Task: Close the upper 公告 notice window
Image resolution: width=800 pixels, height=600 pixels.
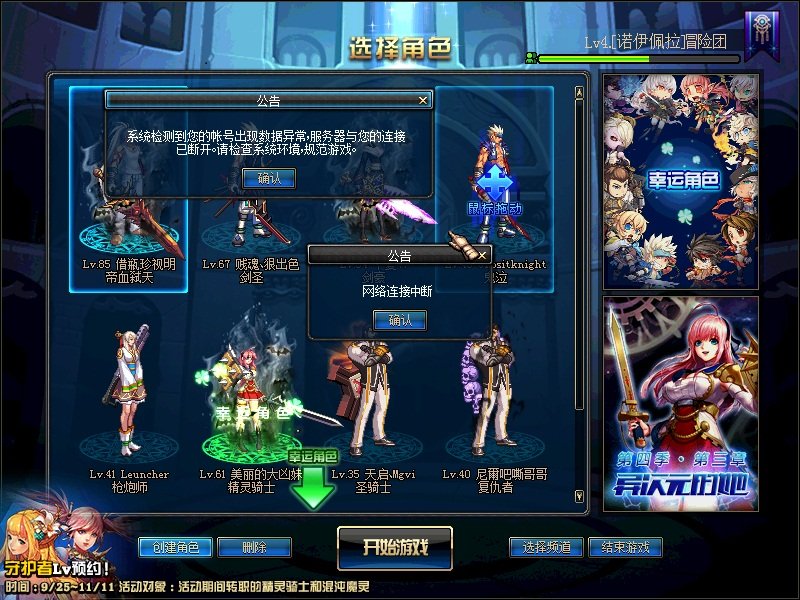Action: tap(423, 100)
